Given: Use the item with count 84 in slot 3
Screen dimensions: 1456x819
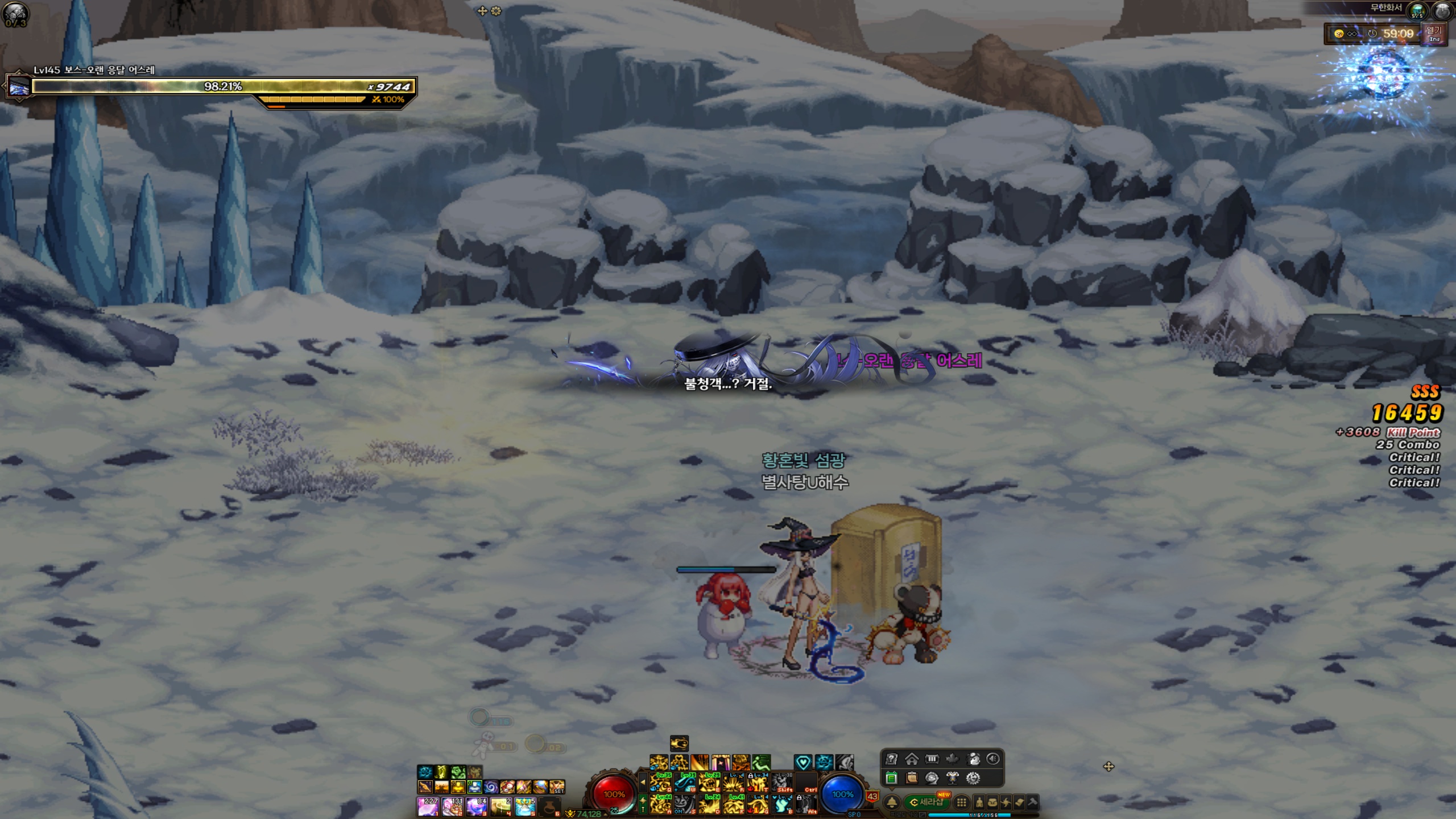Looking at the screenshot, I should click(x=476, y=806).
